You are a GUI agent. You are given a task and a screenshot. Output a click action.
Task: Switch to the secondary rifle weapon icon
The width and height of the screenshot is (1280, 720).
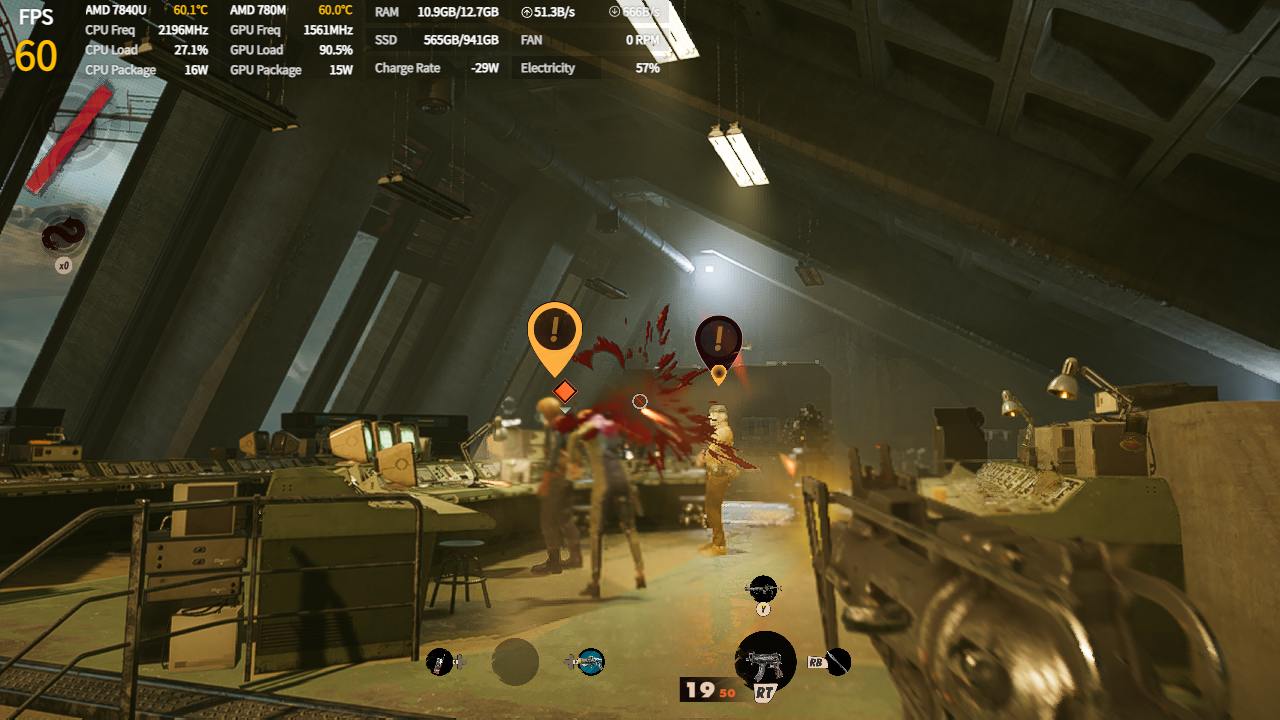(x=763, y=588)
